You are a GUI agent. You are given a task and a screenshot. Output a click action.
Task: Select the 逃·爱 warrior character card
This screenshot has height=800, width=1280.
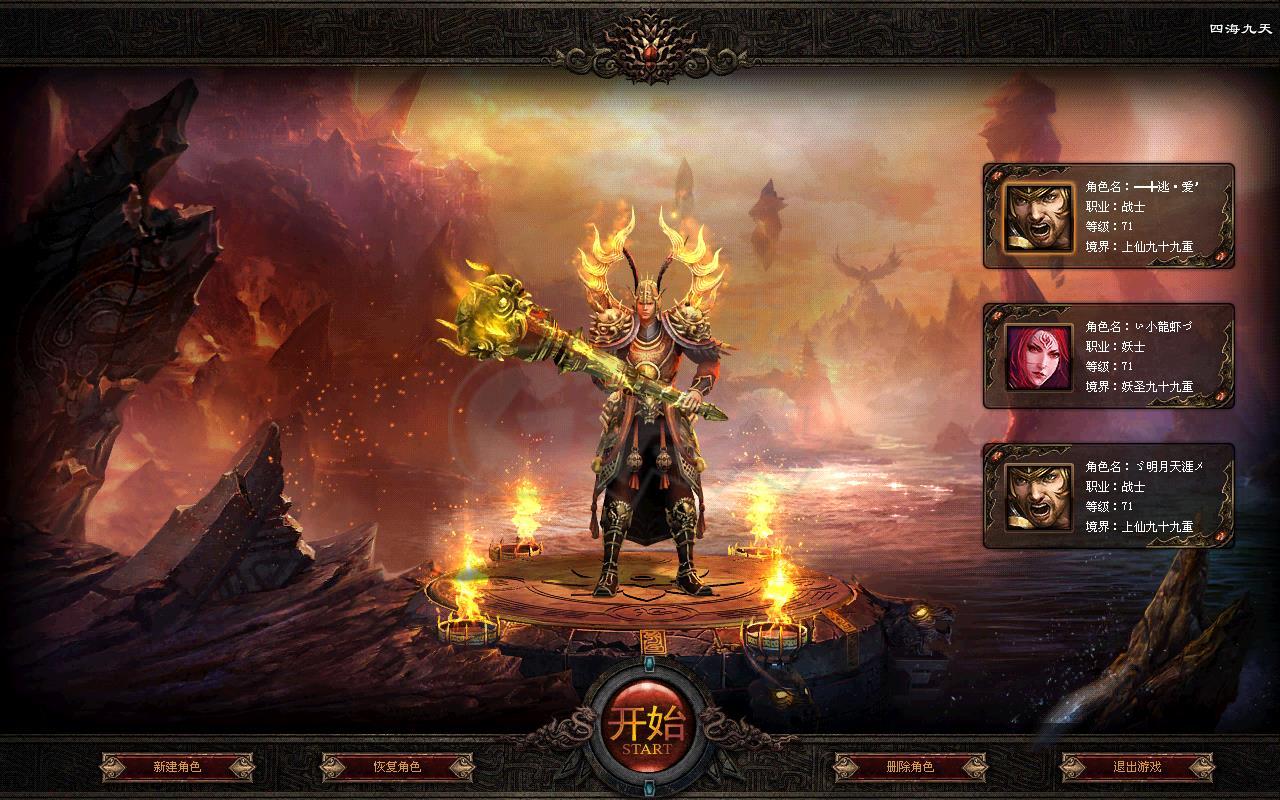pos(1108,216)
